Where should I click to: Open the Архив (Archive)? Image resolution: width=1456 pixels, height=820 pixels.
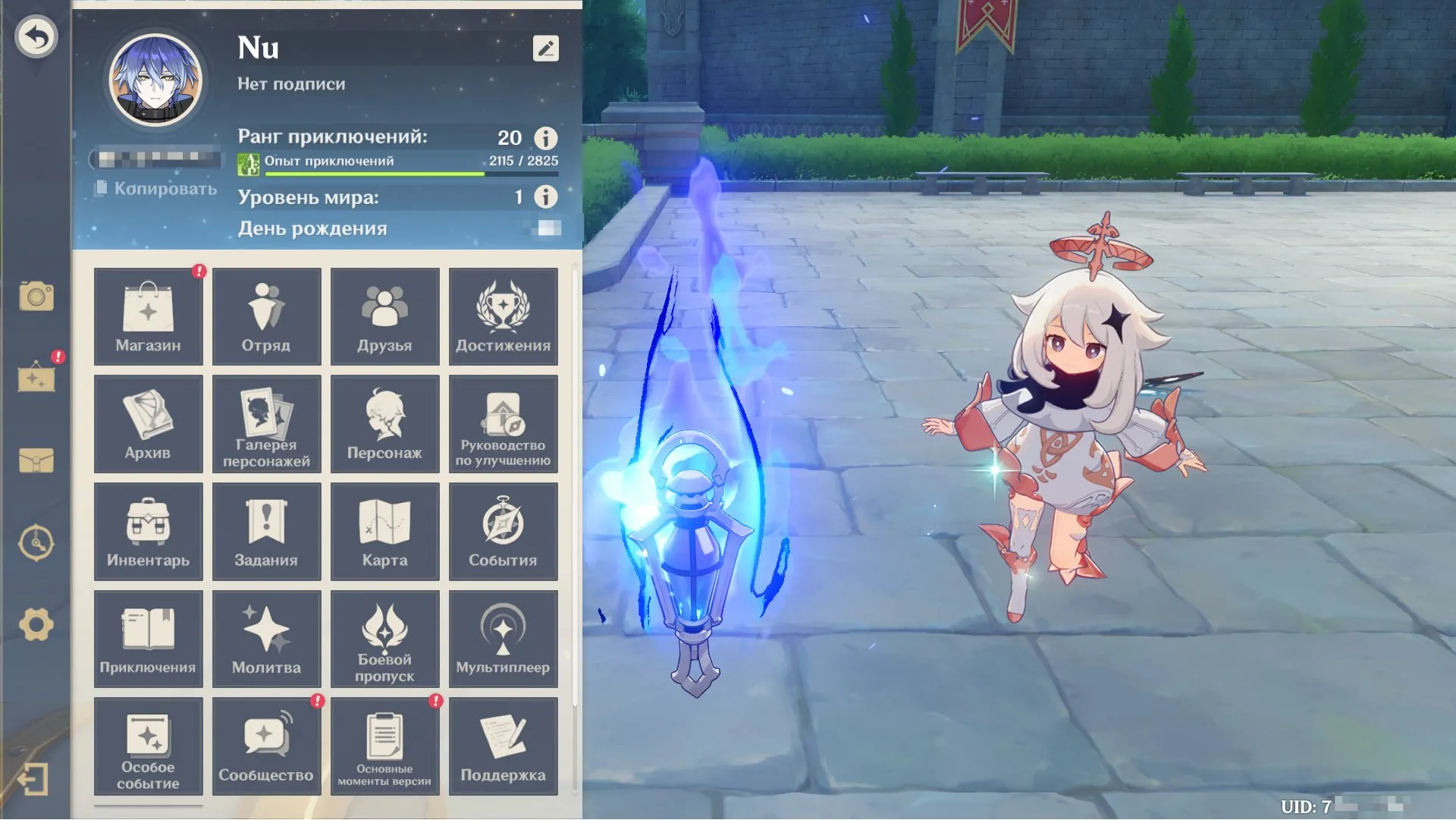[x=148, y=424]
